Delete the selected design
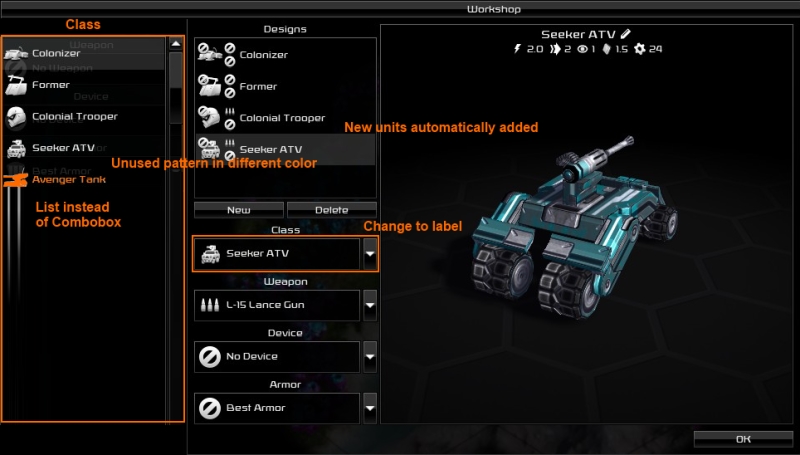800x455 pixels. coord(331,210)
